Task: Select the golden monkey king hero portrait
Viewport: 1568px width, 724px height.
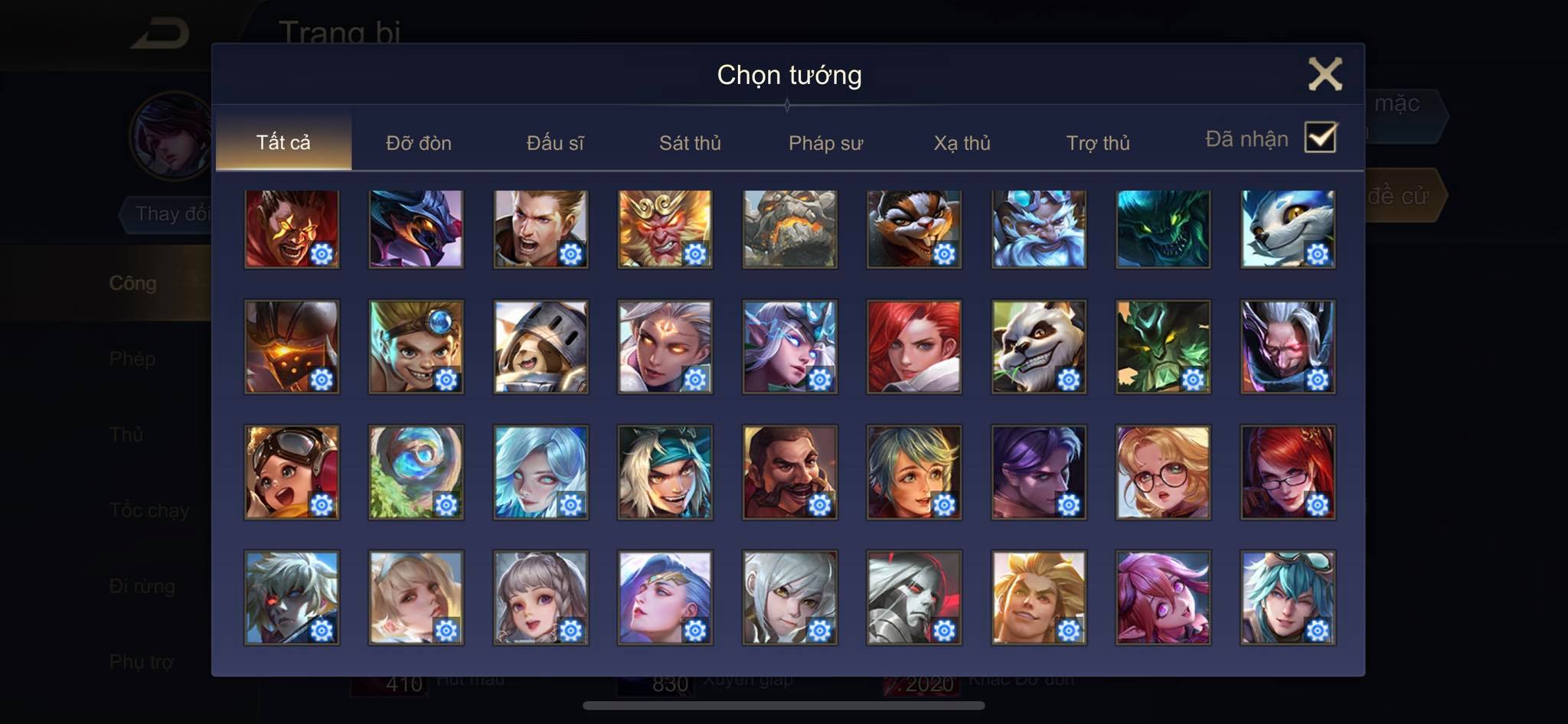Action: [665, 229]
